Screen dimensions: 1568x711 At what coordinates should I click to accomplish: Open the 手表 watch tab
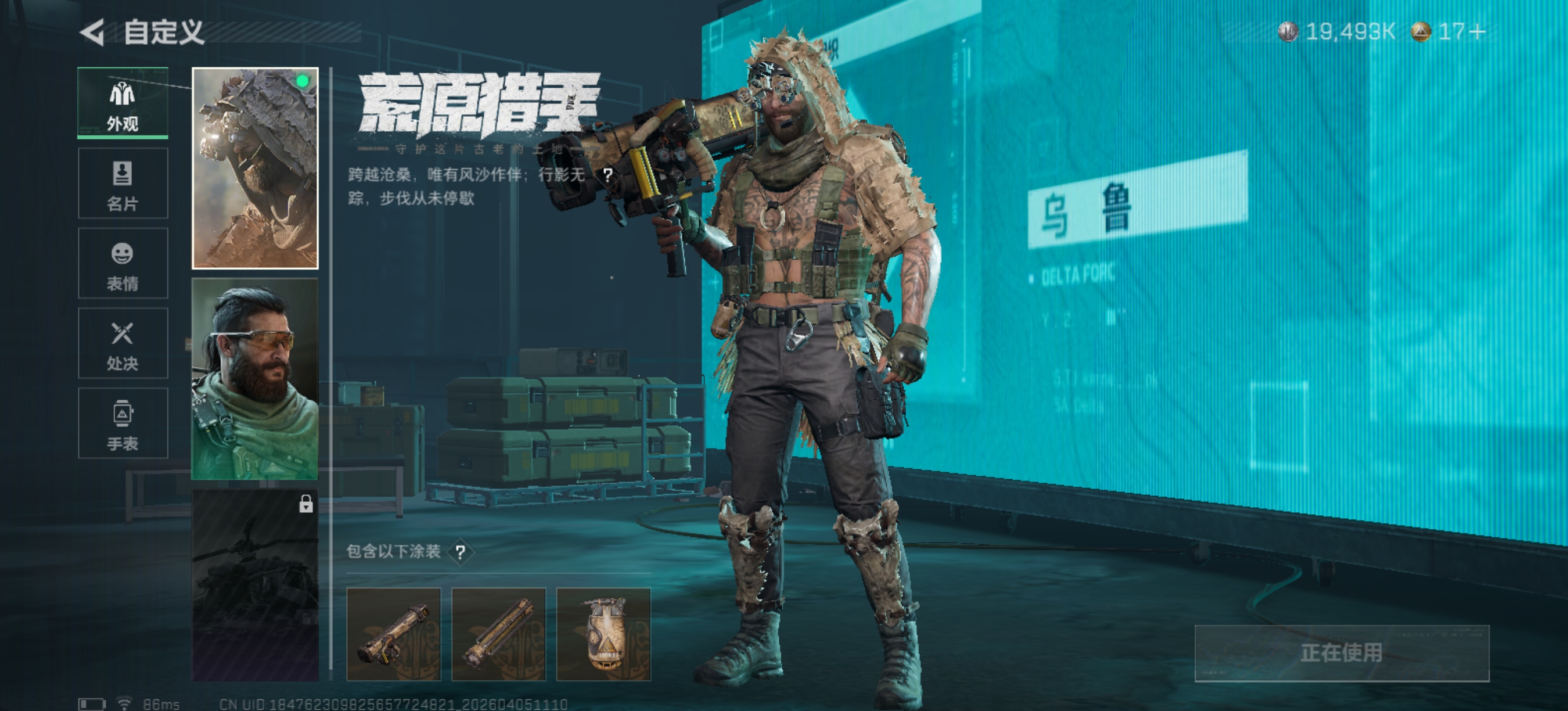[x=123, y=423]
